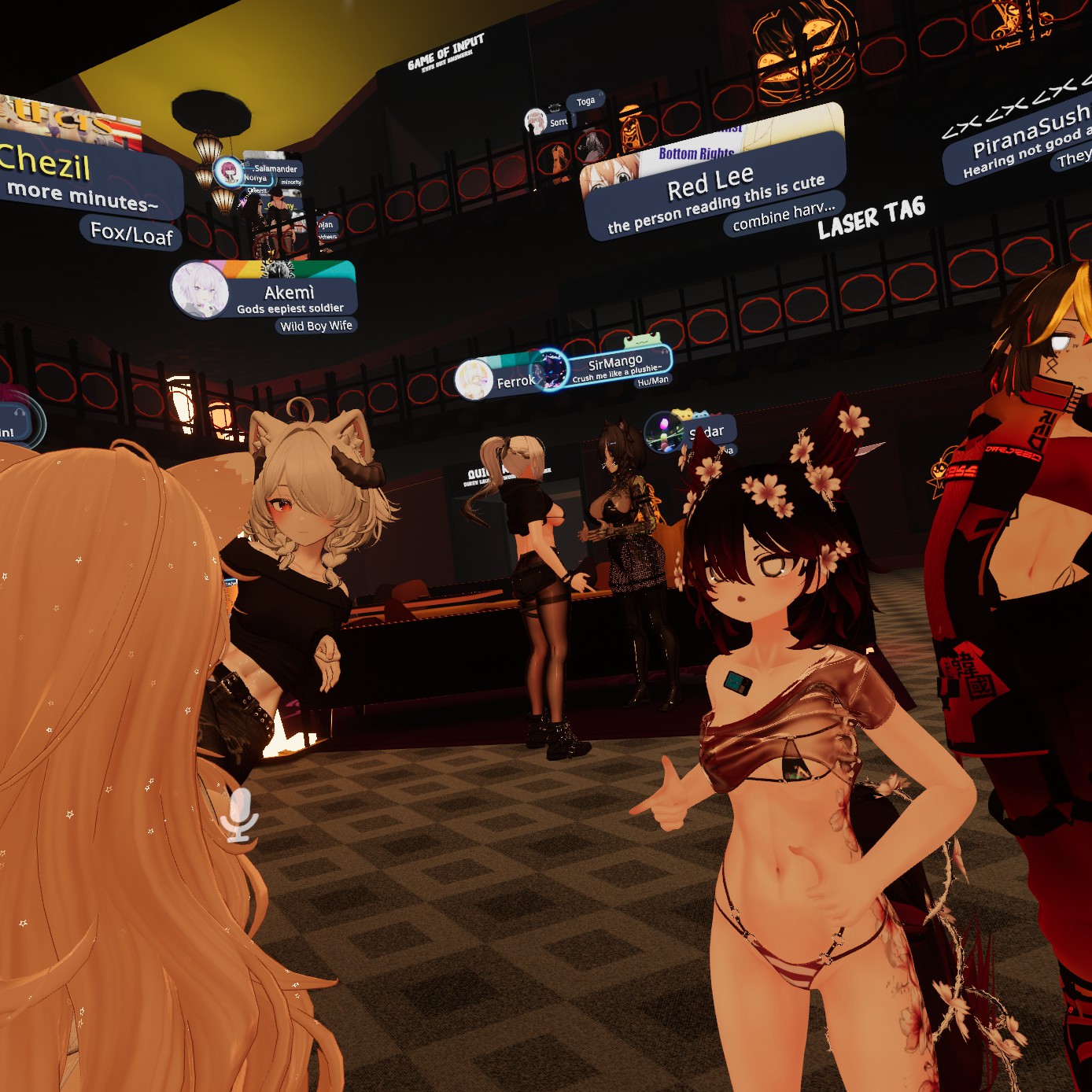1092x1092 pixels.
Task: Click Akemi's round profile picture
Action: pyautogui.click(x=200, y=290)
